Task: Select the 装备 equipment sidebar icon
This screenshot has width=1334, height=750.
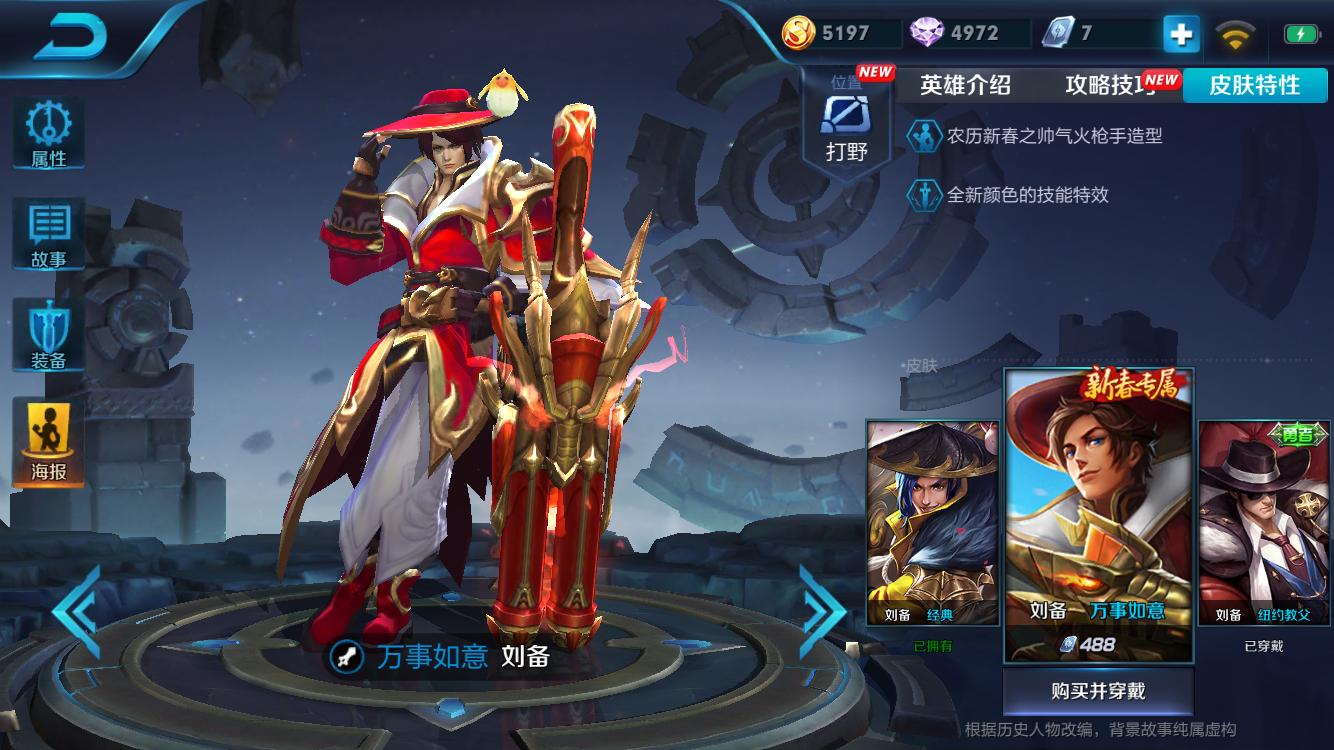Action: 47,332
